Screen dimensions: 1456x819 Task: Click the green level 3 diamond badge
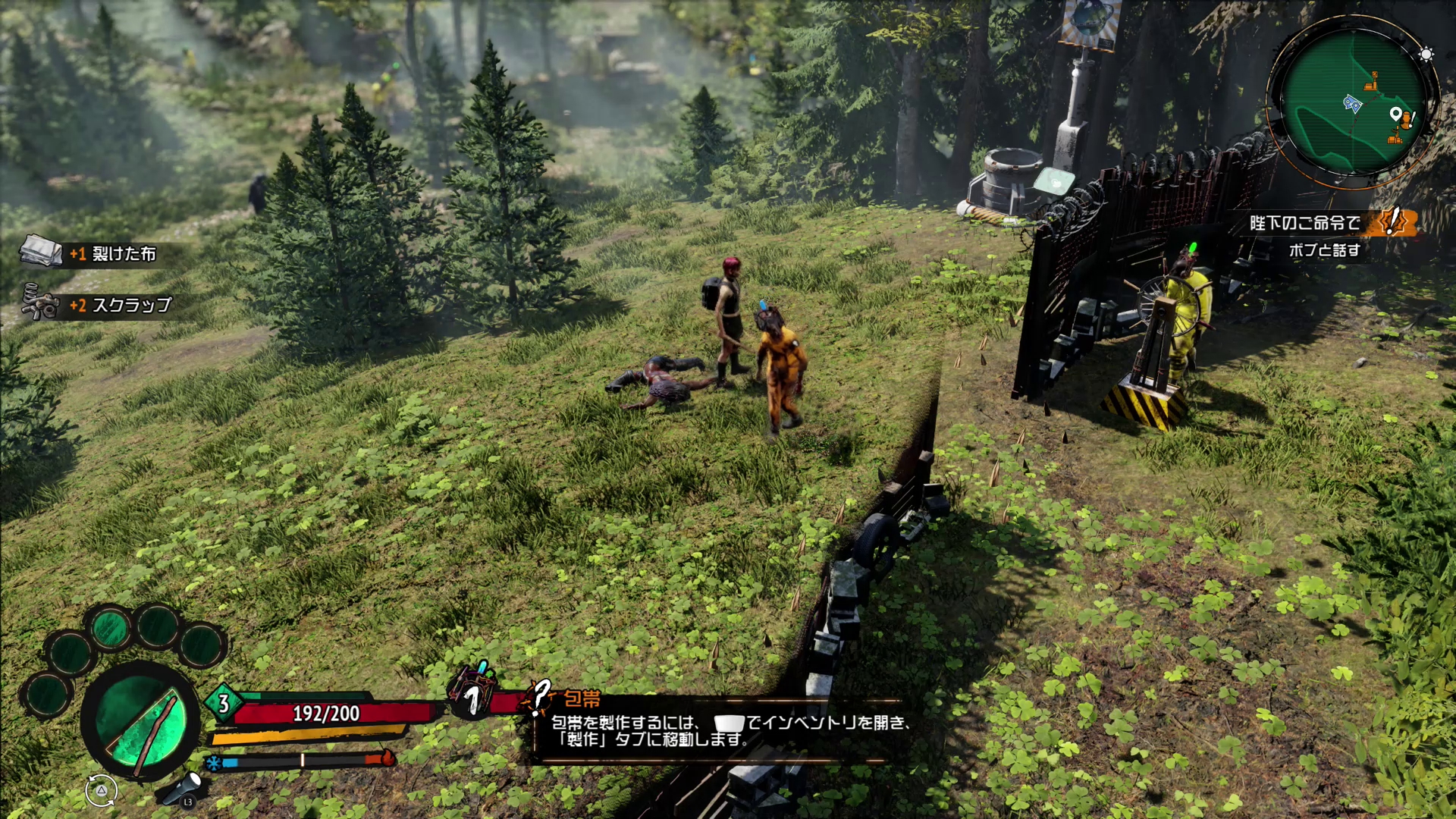tap(223, 703)
